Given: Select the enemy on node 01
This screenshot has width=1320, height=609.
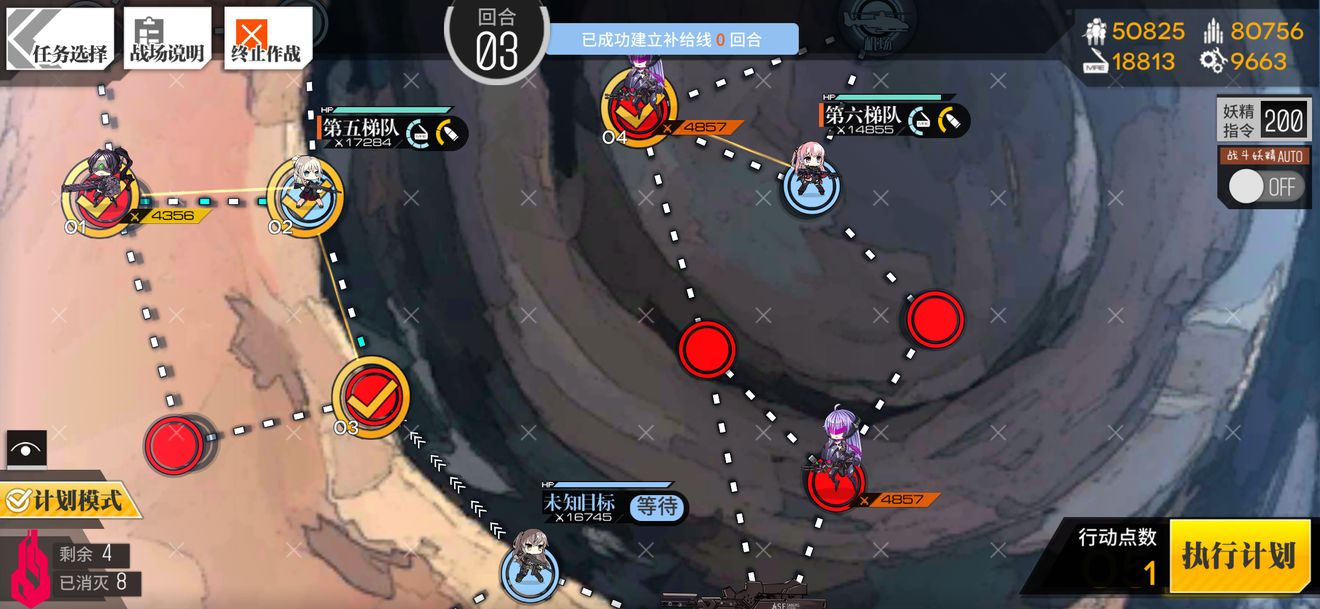Looking at the screenshot, I should point(101,192).
